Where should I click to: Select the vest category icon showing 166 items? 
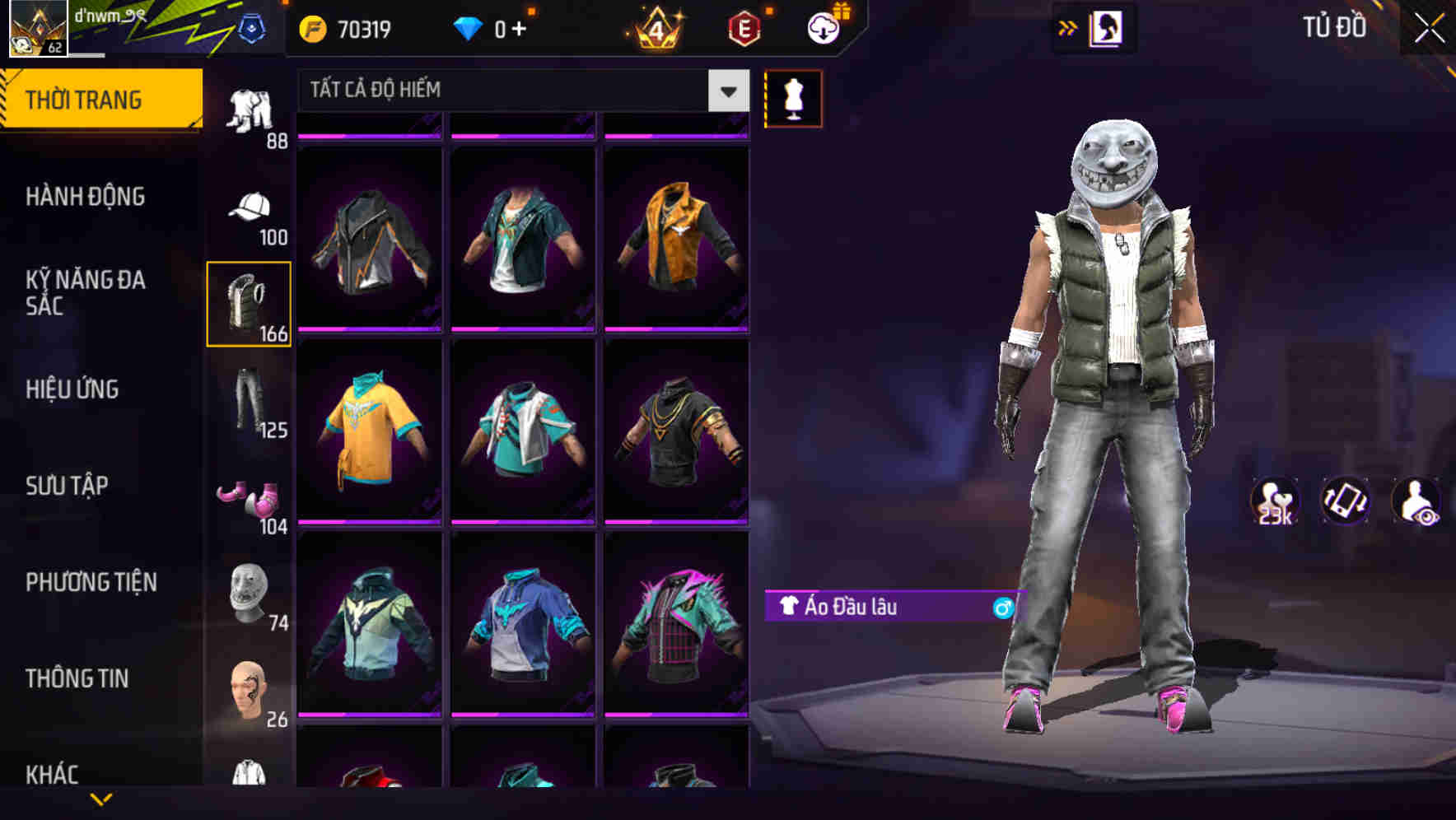[248, 305]
